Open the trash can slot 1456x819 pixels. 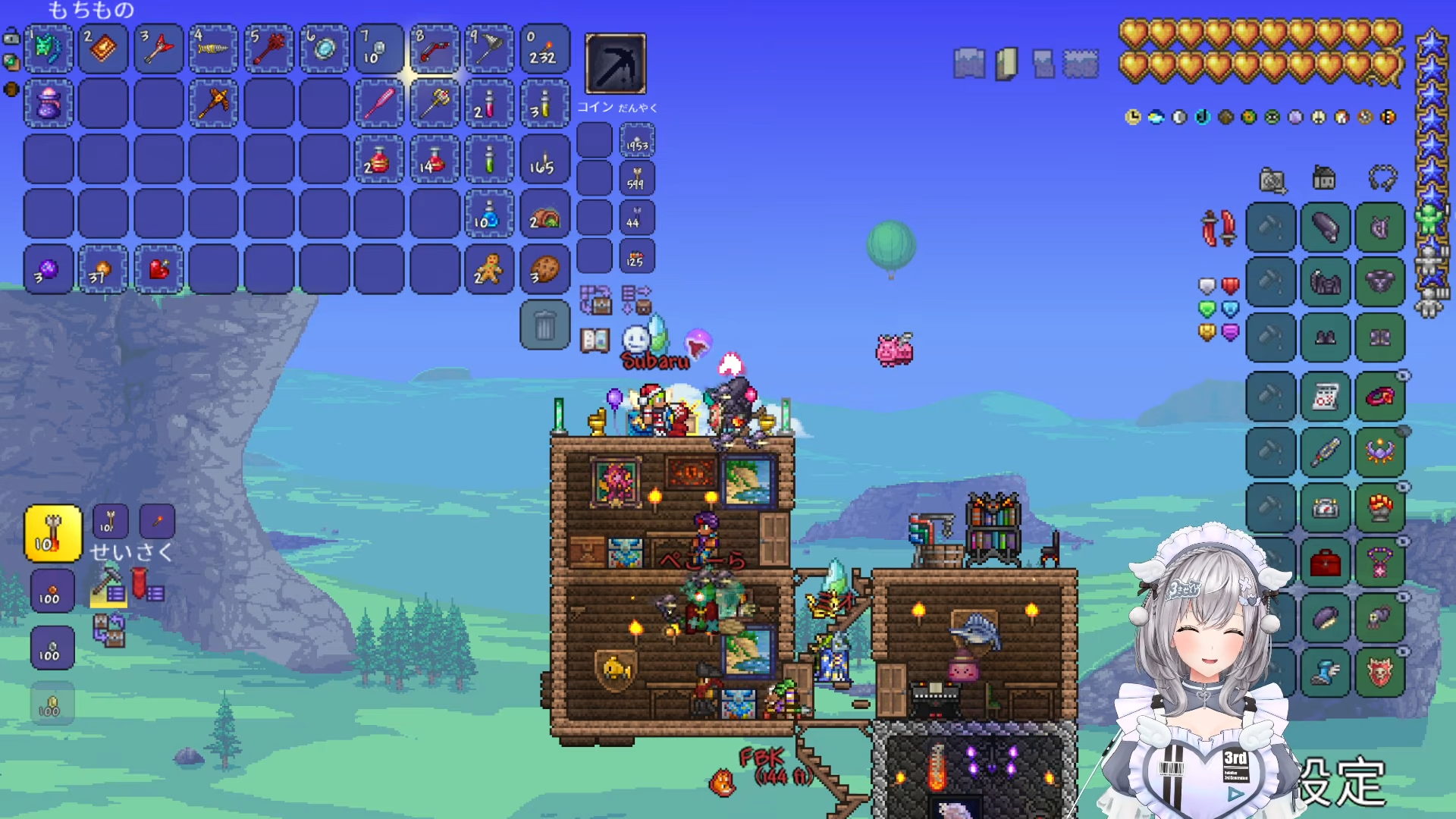(x=544, y=325)
